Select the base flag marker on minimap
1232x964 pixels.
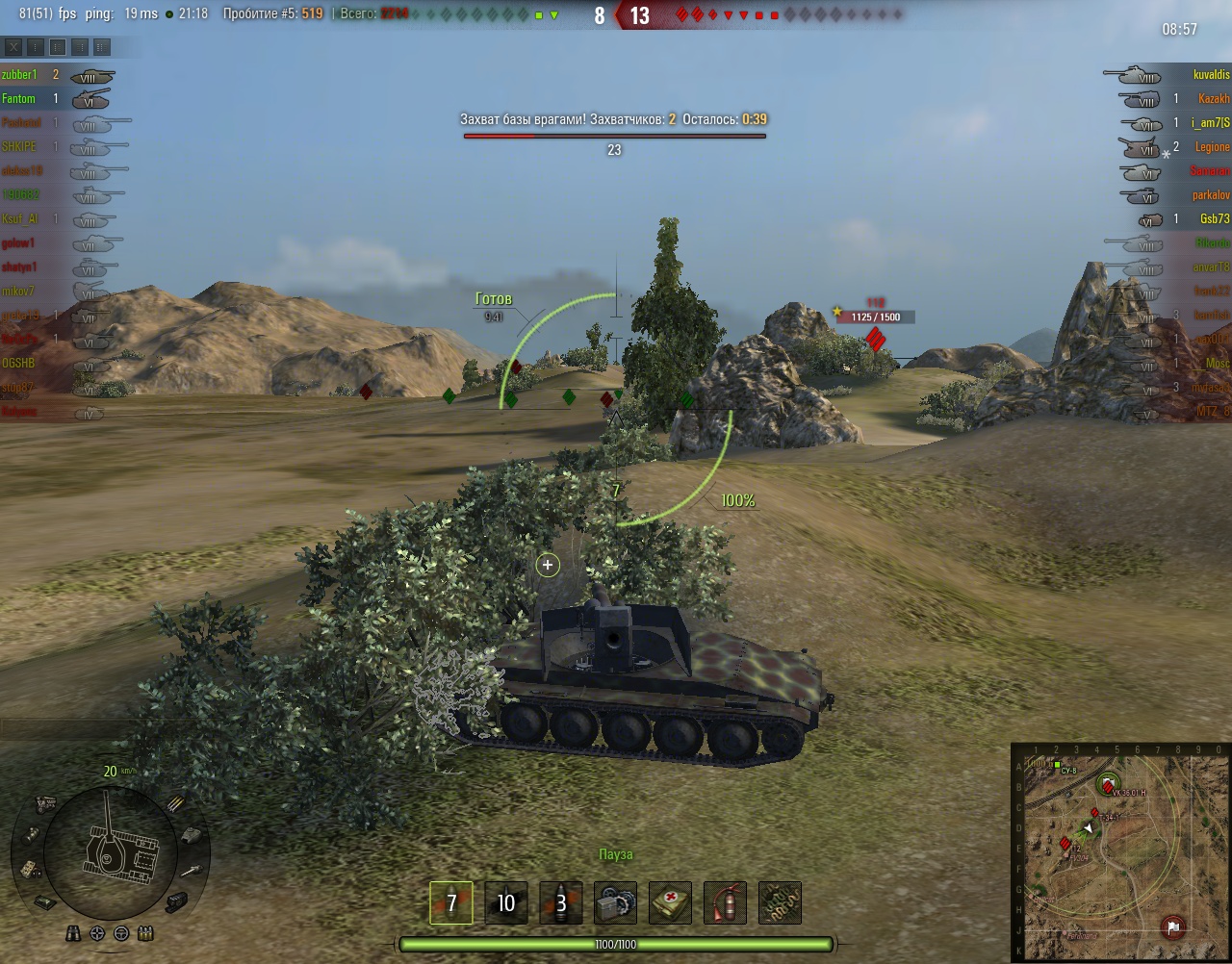tap(1173, 927)
